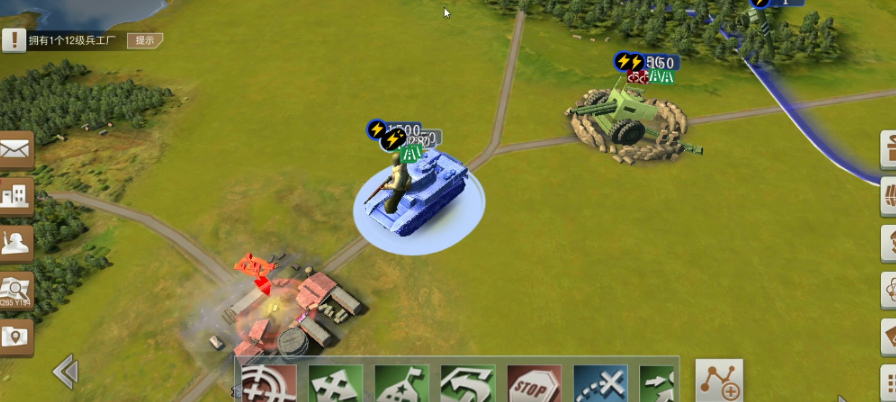Open the buildings menu icon

[x=17, y=197]
